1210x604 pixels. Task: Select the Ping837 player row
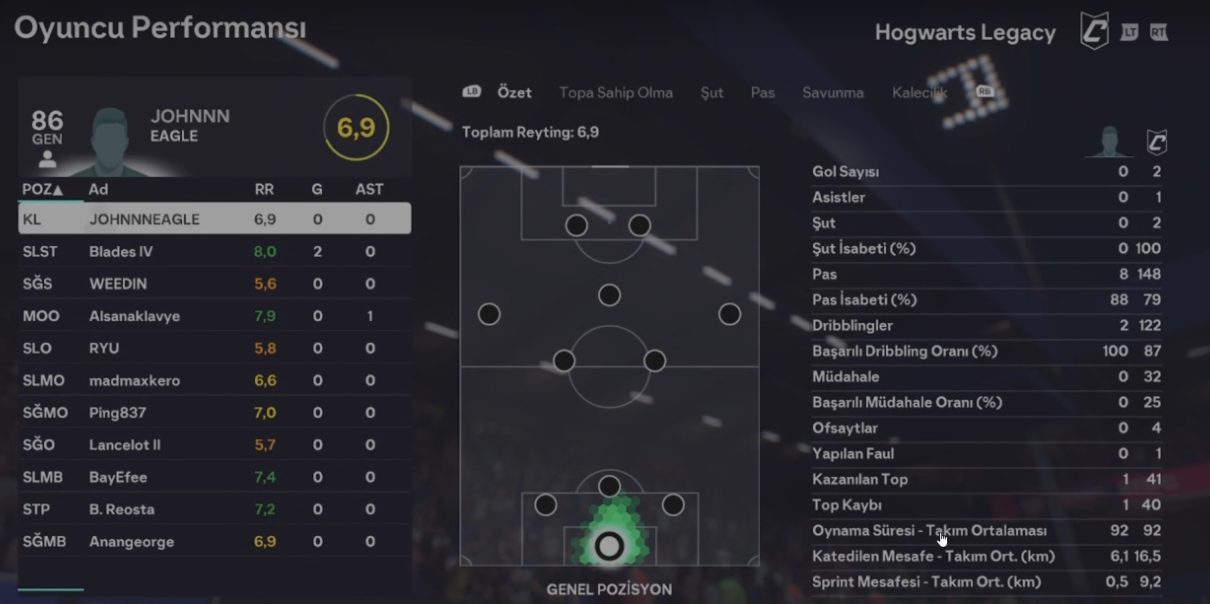coord(214,413)
